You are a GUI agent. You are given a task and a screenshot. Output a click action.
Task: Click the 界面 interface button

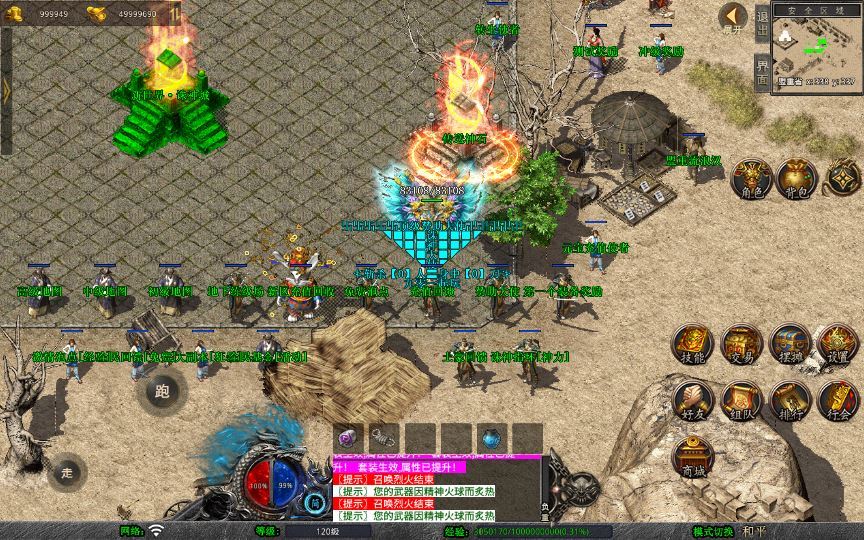coord(762,71)
